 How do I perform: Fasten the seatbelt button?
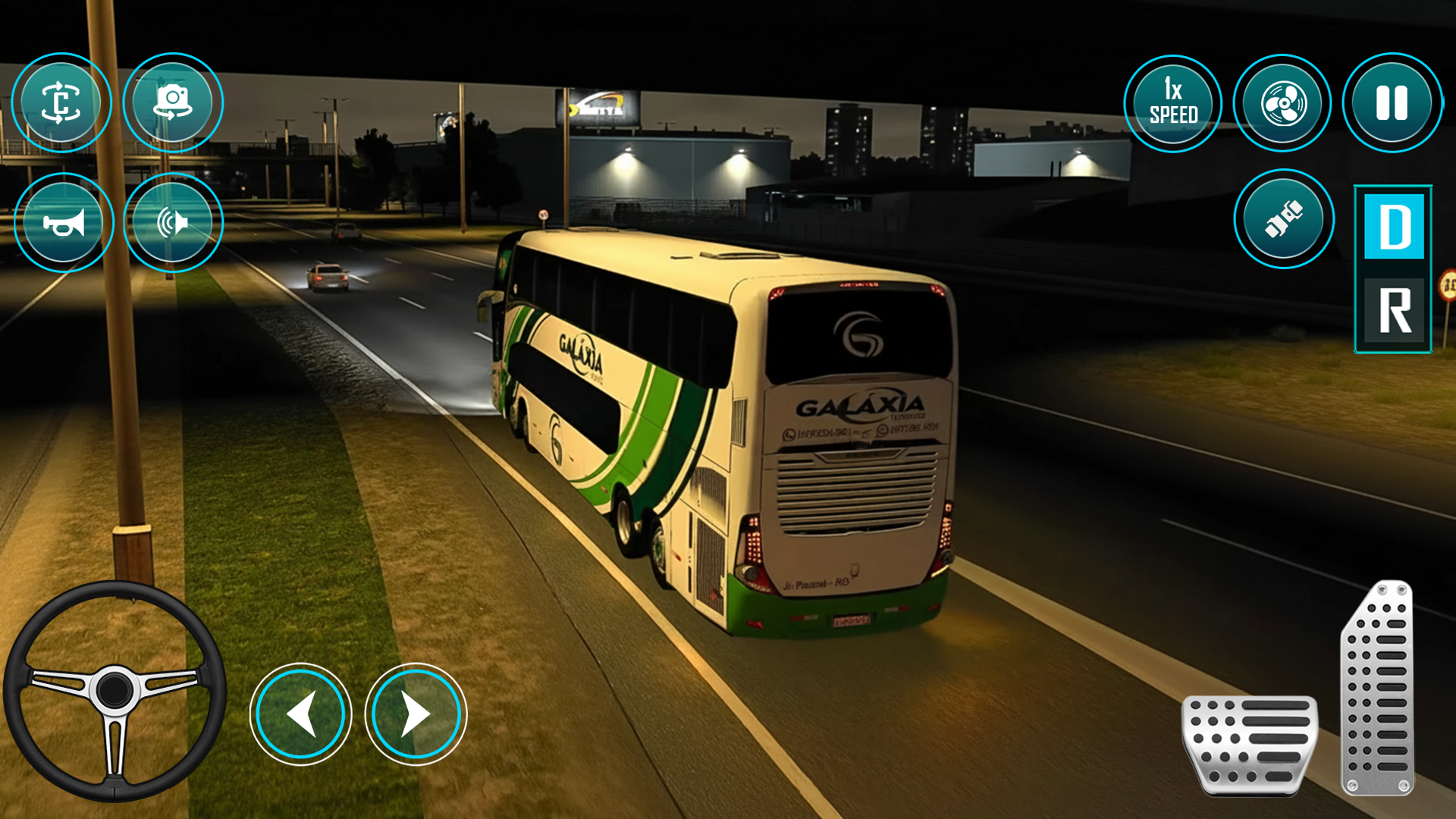point(1283,219)
